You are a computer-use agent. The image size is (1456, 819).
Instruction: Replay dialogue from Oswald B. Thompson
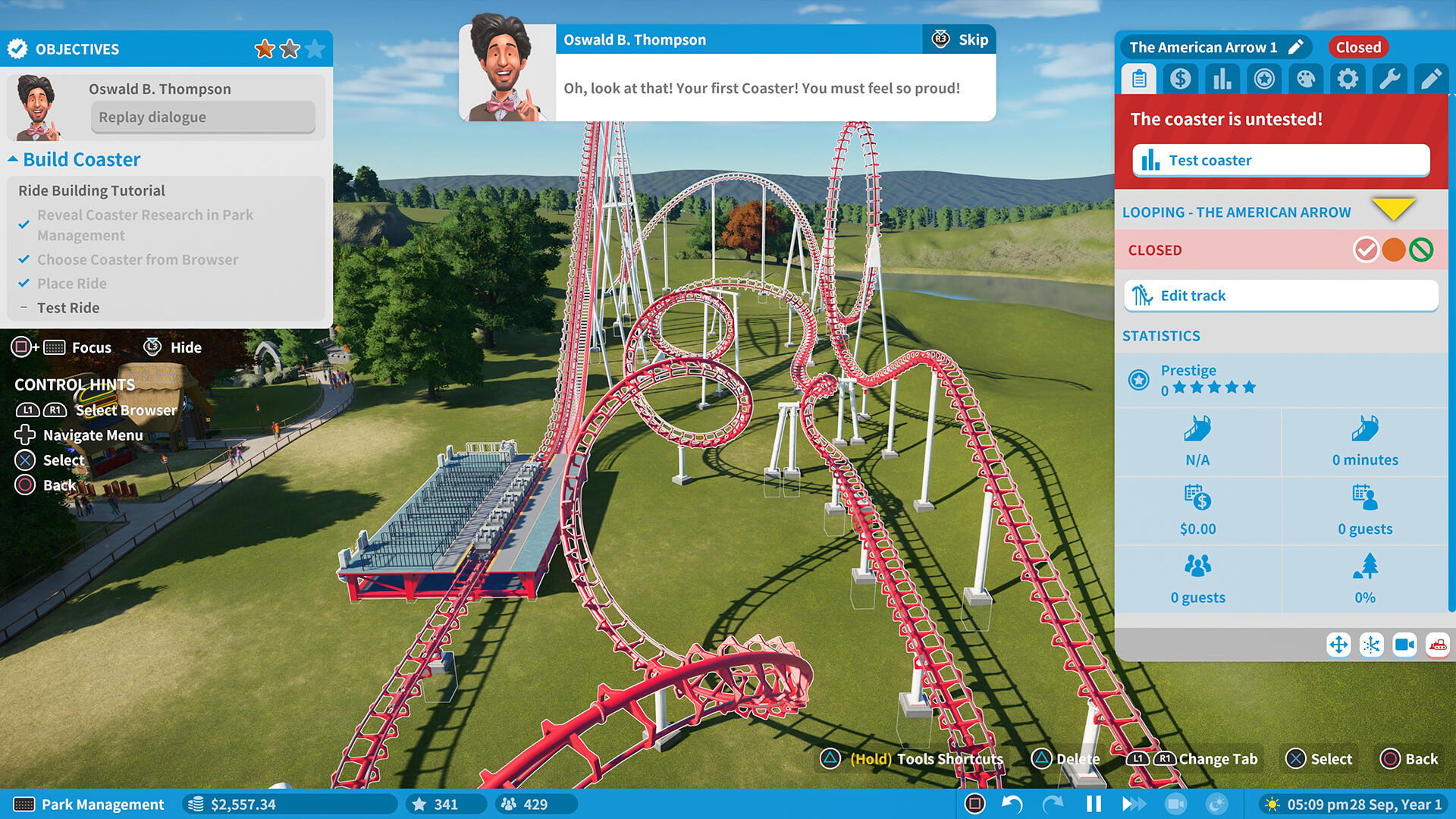[202, 117]
